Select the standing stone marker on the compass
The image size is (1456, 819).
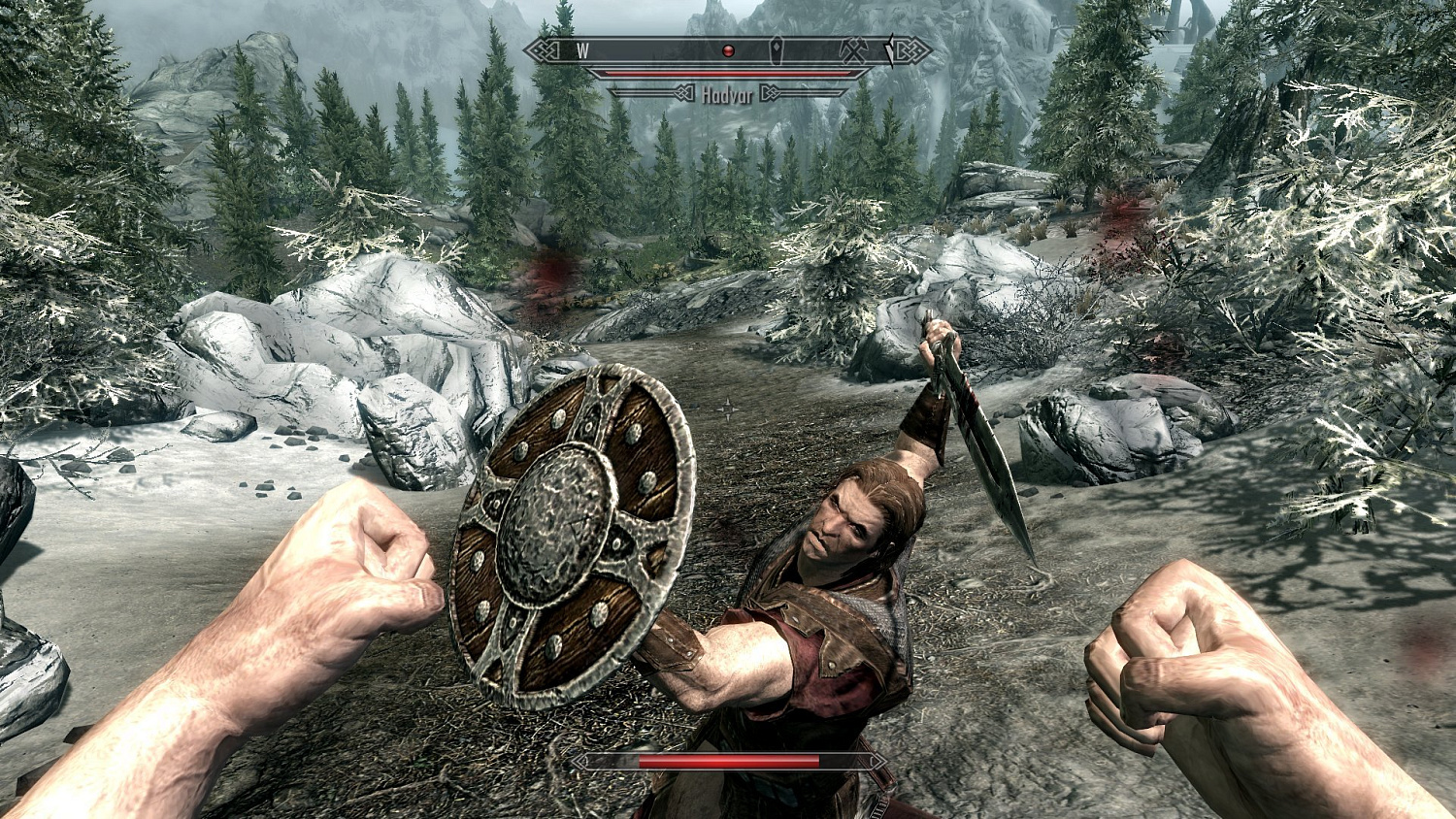coord(777,49)
